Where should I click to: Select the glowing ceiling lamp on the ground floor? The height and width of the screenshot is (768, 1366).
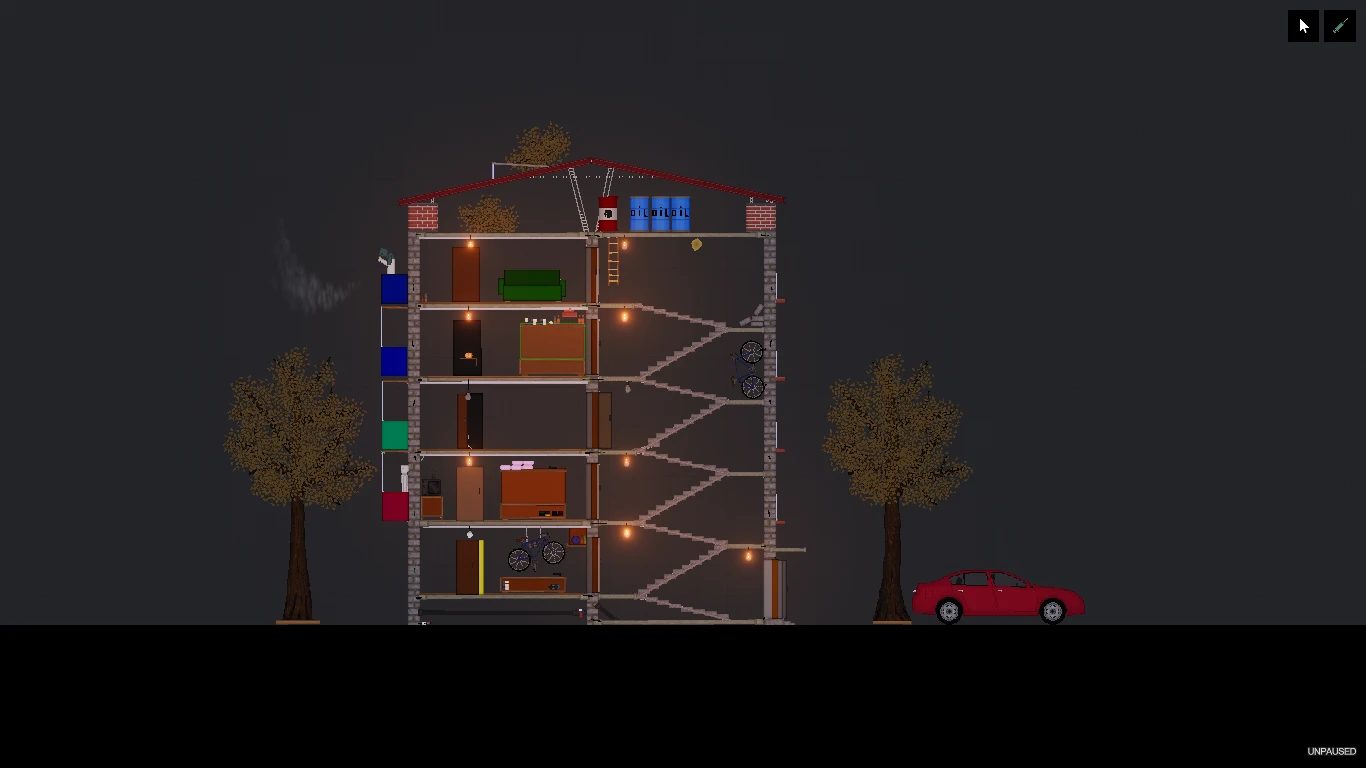pos(626,532)
